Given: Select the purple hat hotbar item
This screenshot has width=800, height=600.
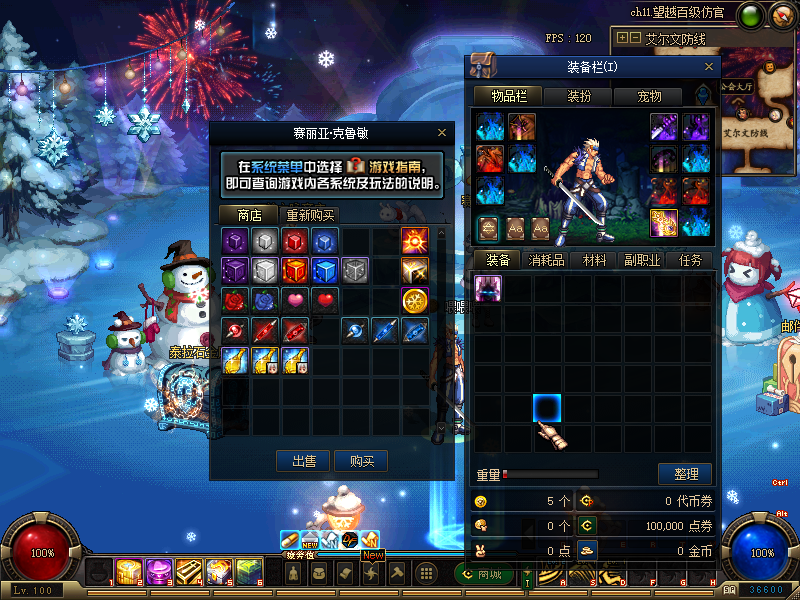Looking at the screenshot, I should point(159,572).
